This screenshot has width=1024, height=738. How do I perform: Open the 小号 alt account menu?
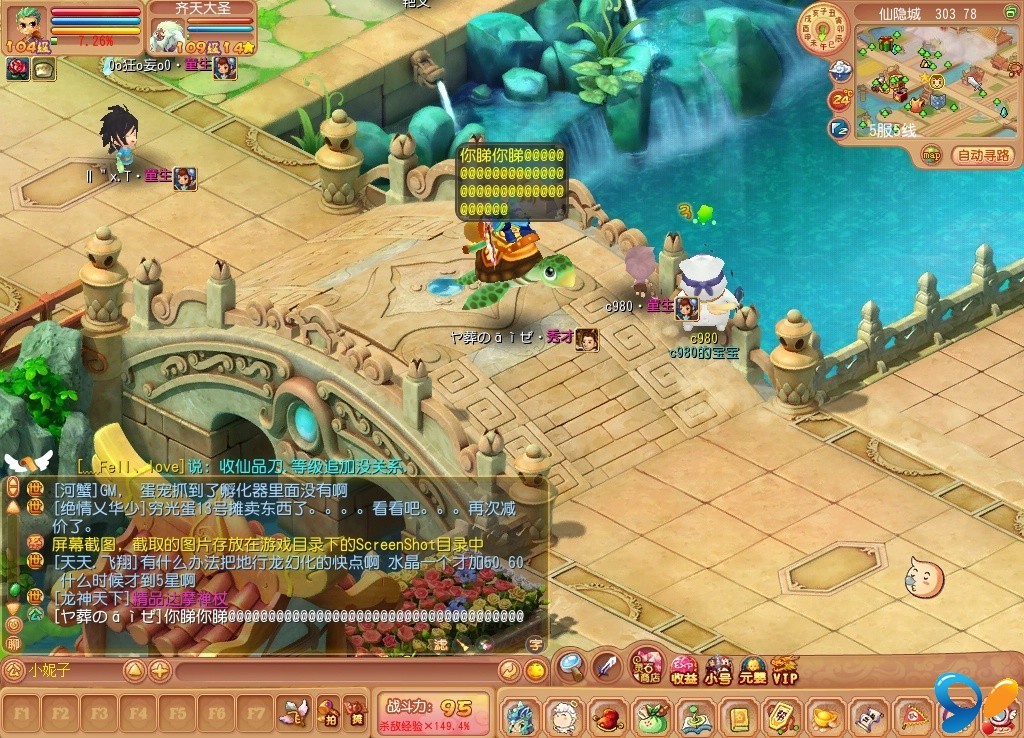point(717,670)
